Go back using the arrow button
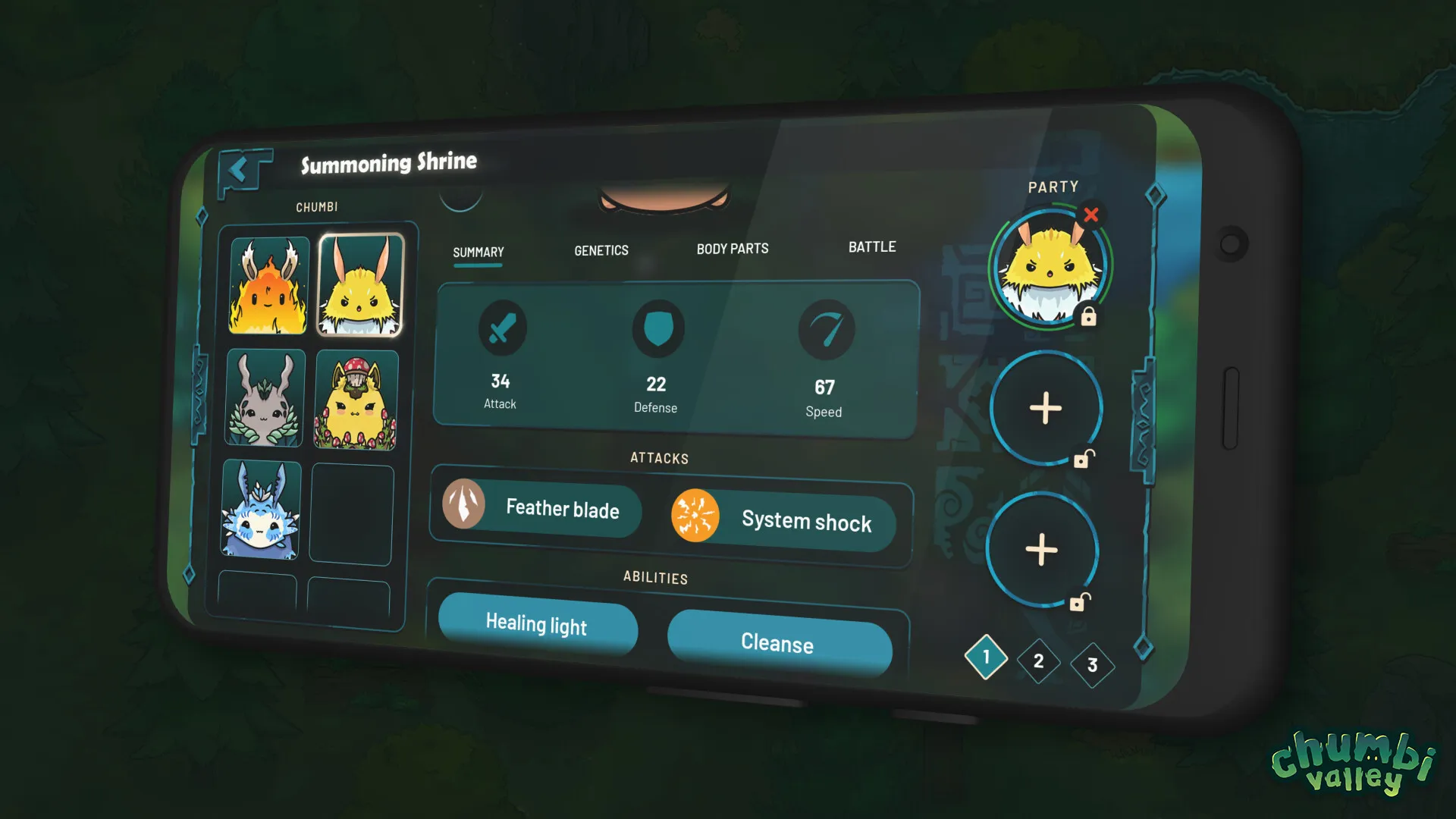The image size is (1456, 819). 240,171
